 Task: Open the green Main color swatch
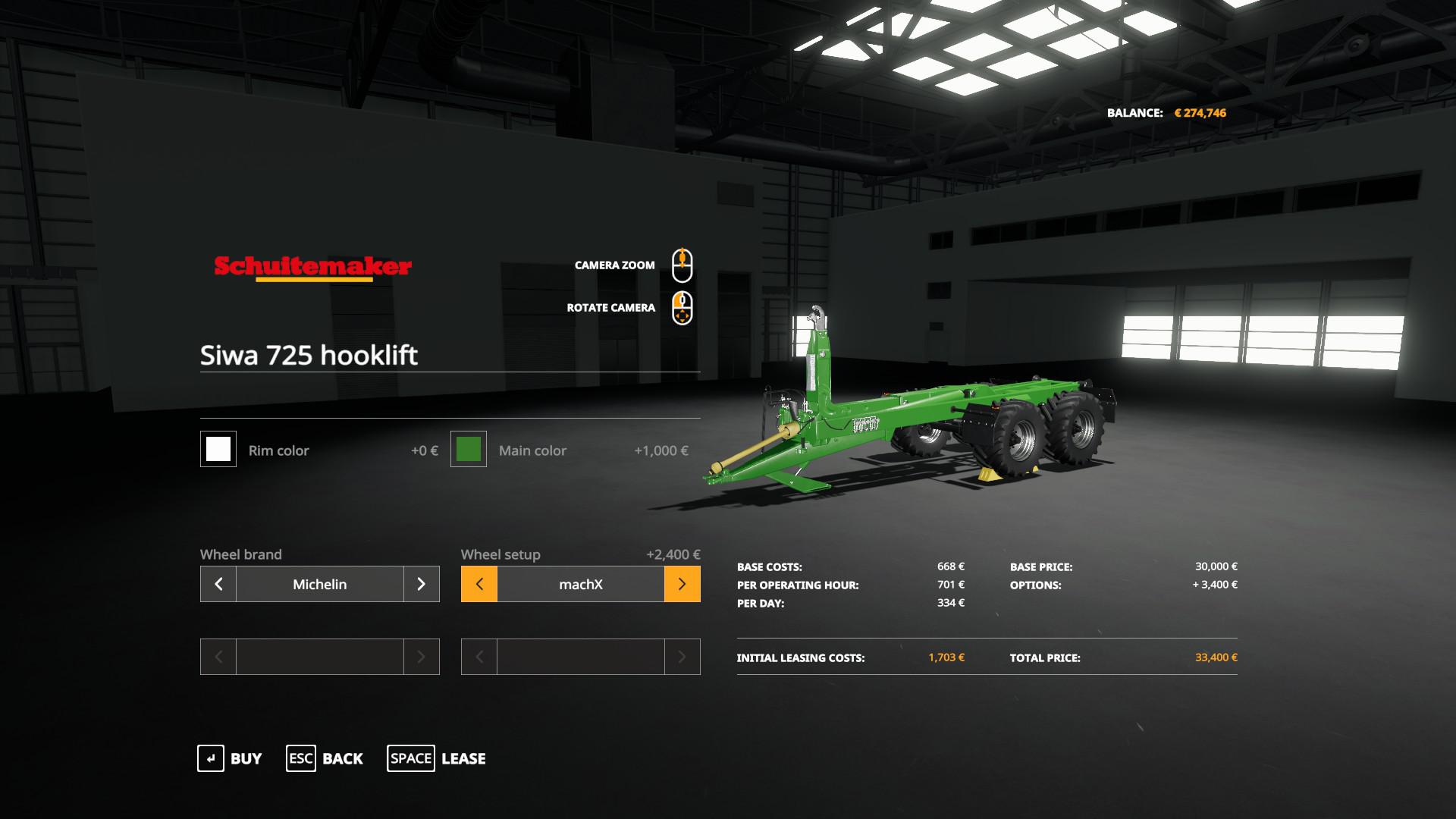pyautogui.click(x=469, y=449)
